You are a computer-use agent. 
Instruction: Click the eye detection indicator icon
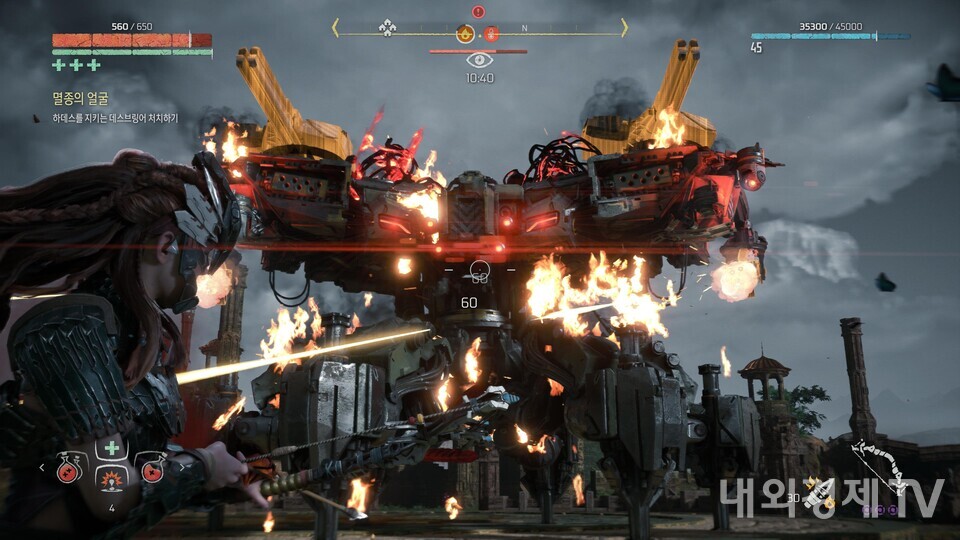479,60
